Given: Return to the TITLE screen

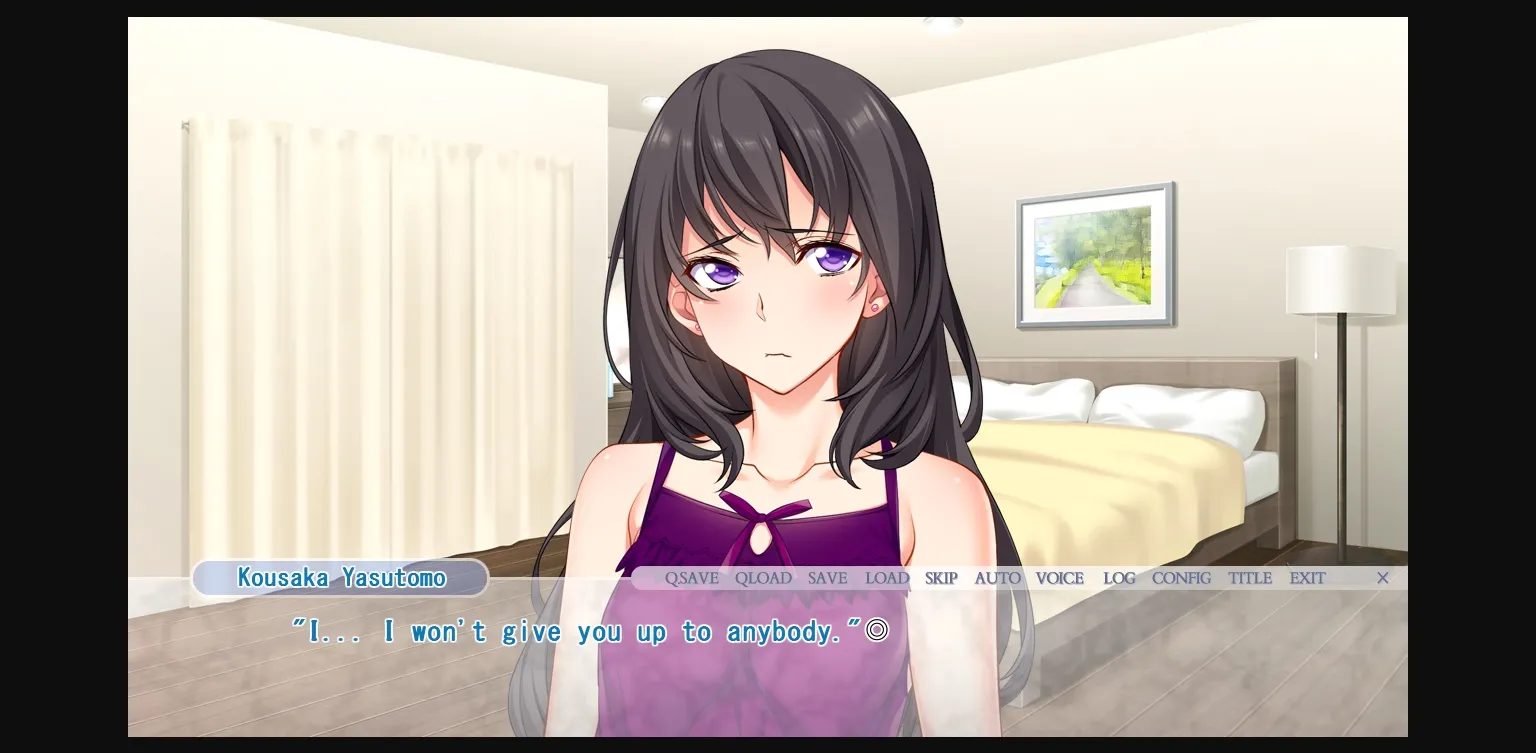Looking at the screenshot, I should coord(1249,578).
